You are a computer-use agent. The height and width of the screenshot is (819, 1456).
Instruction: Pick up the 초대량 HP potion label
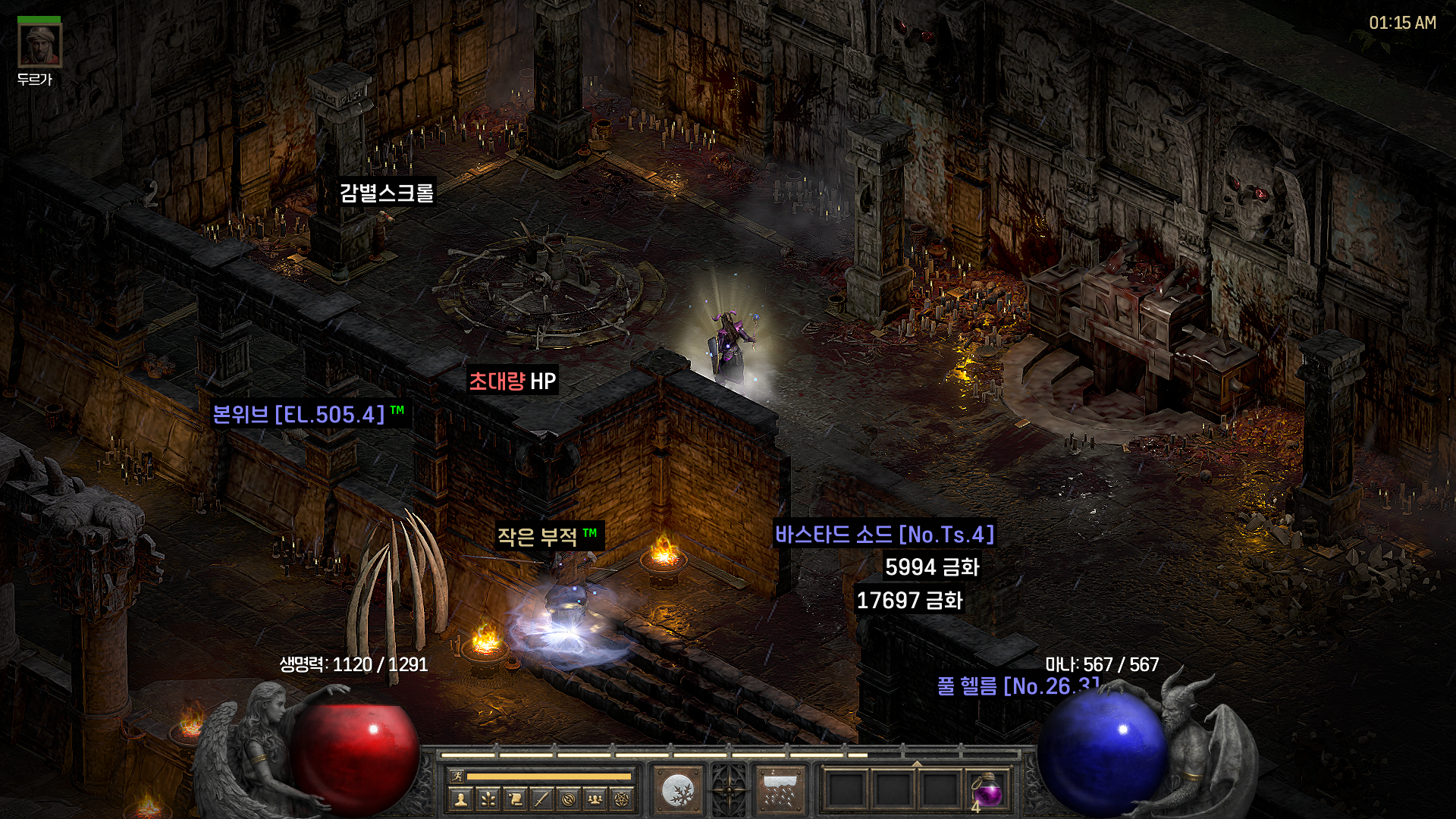[x=513, y=381]
